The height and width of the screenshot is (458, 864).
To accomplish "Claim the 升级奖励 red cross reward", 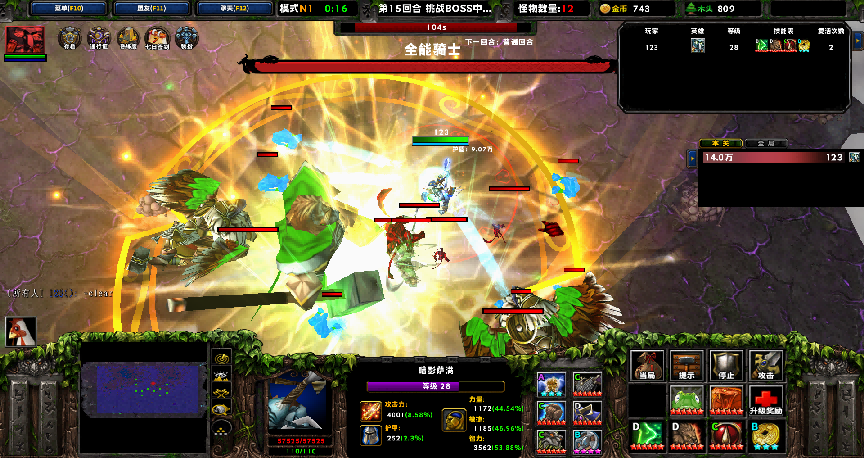I will [766, 402].
